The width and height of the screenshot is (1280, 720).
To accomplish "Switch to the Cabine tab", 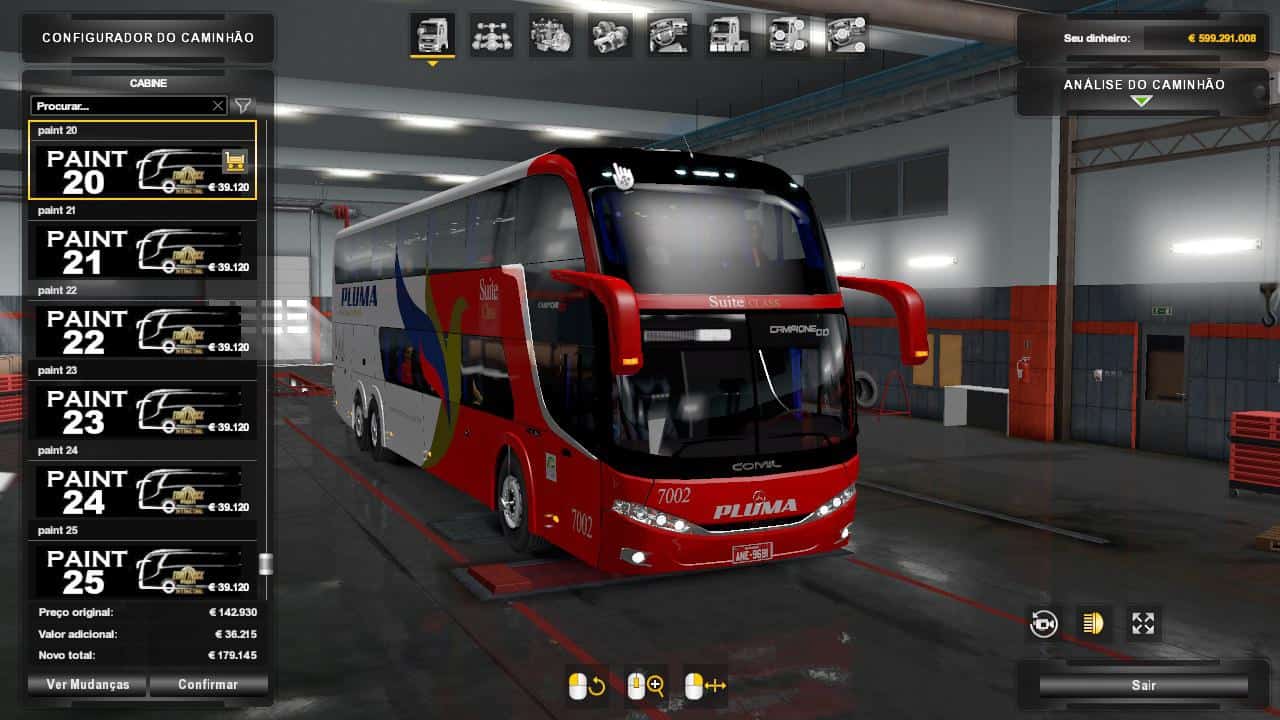I will coord(149,83).
